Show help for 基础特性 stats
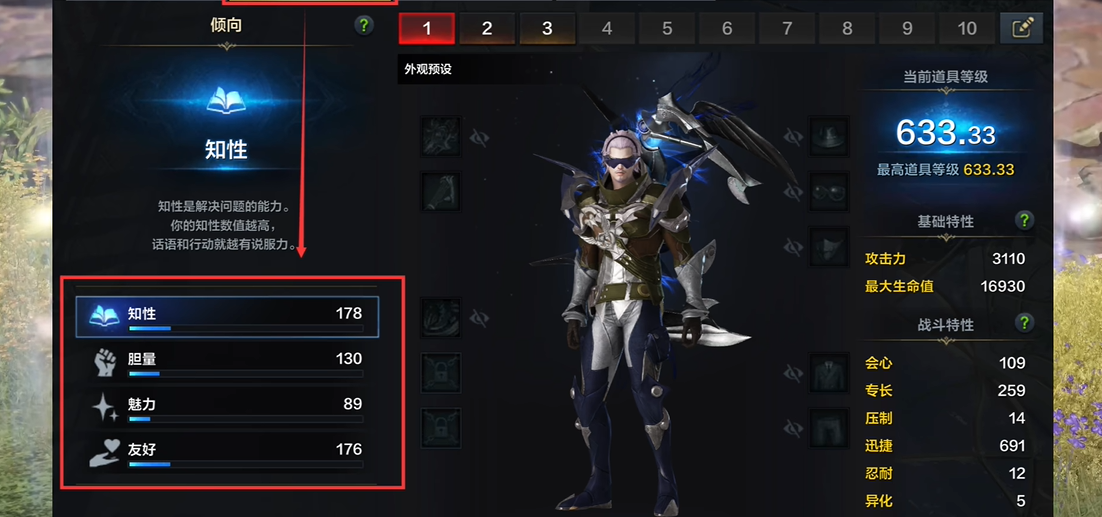The image size is (1102, 517). [x=1024, y=221]
